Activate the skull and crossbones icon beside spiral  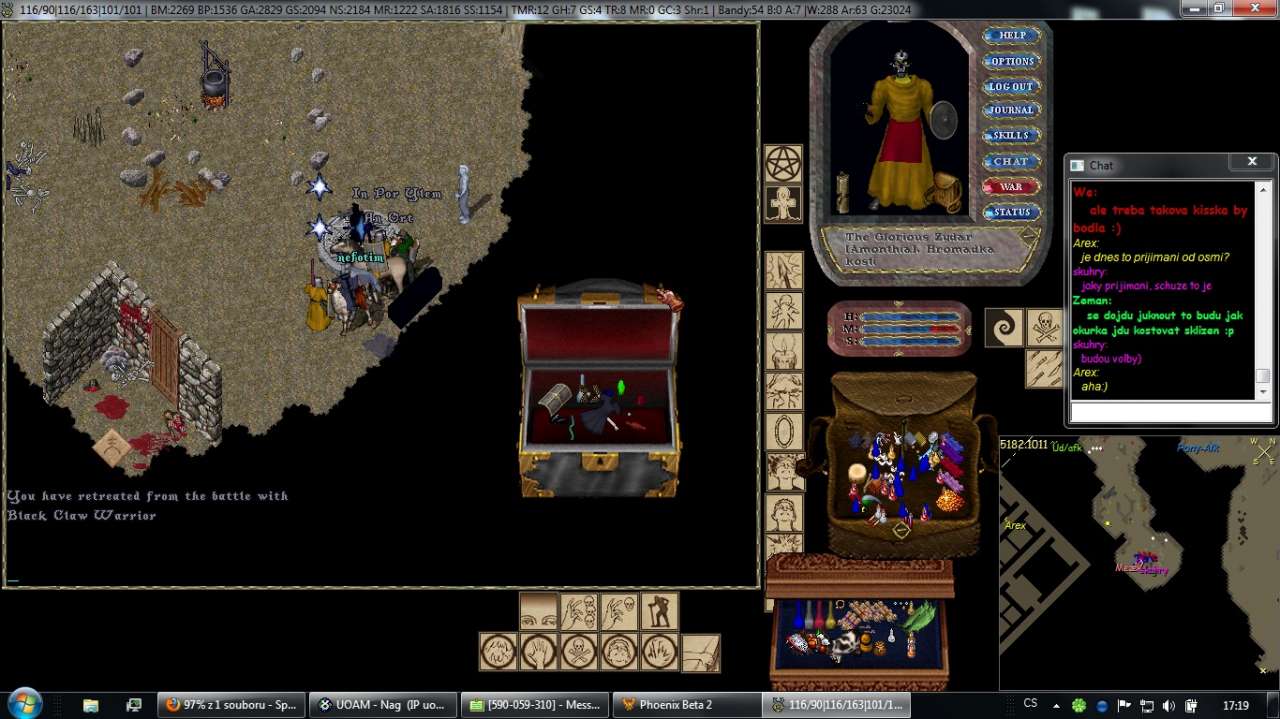point(1045,328)
